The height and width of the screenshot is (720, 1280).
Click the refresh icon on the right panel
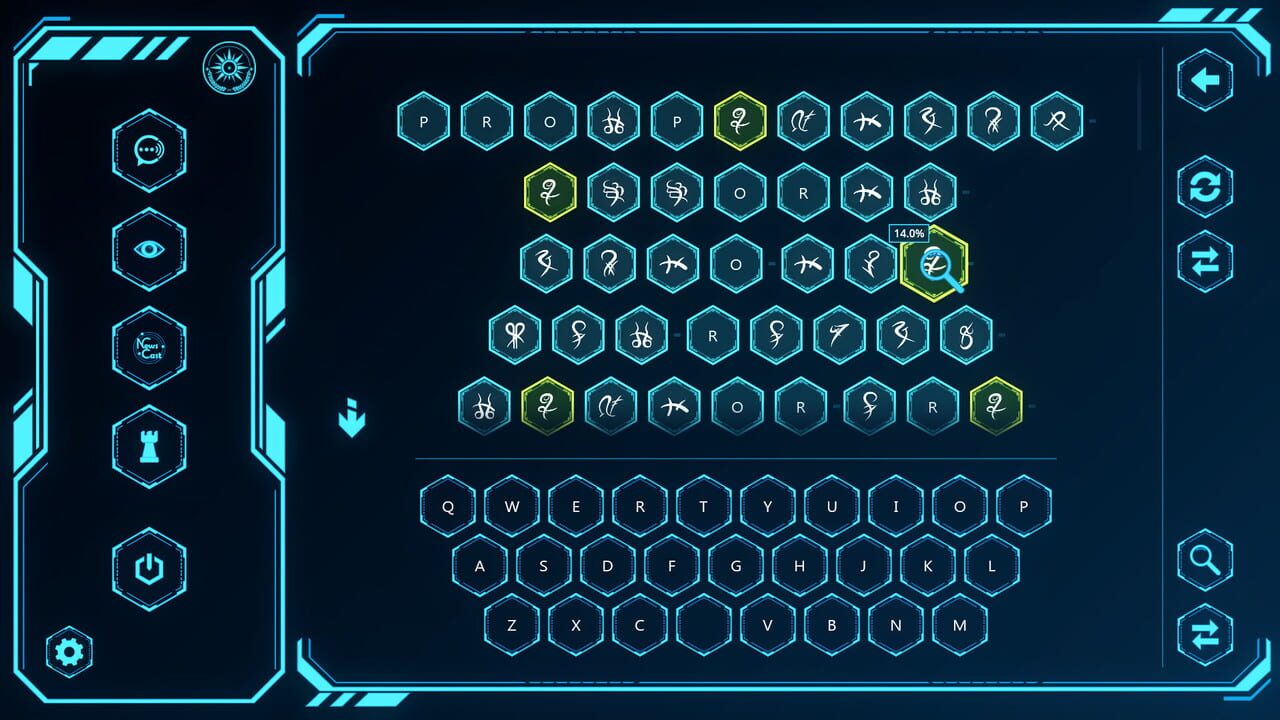click(1204, 186)
